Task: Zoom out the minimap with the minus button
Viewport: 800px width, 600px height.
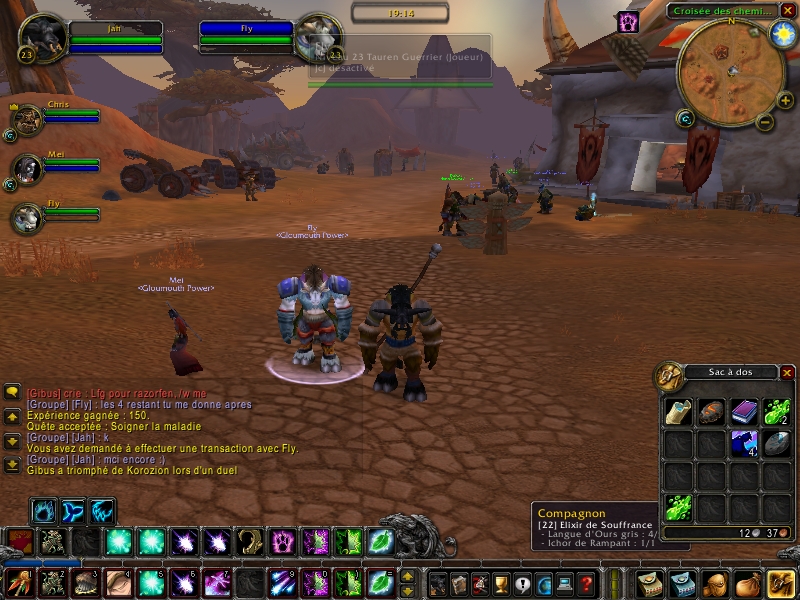Action: [764, 123]
